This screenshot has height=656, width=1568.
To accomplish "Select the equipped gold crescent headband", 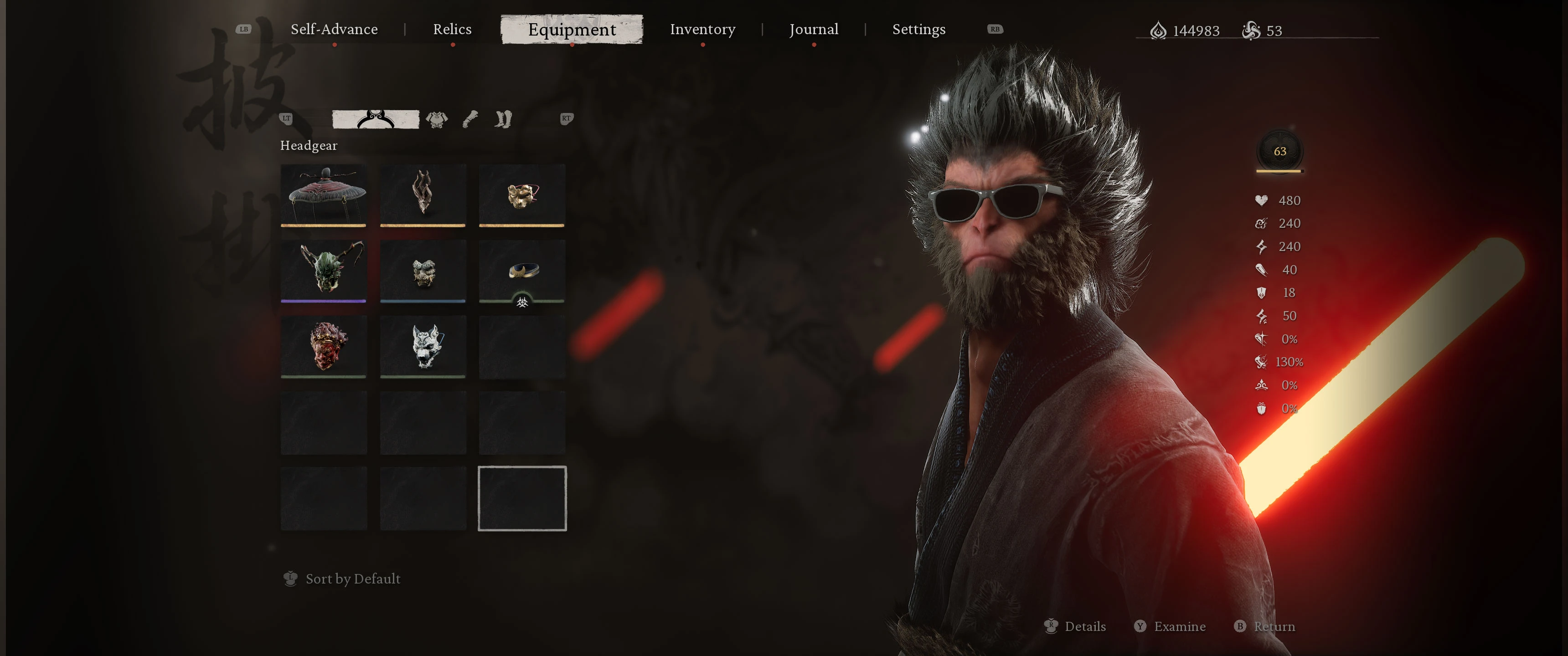I will [x=521, y=270].
